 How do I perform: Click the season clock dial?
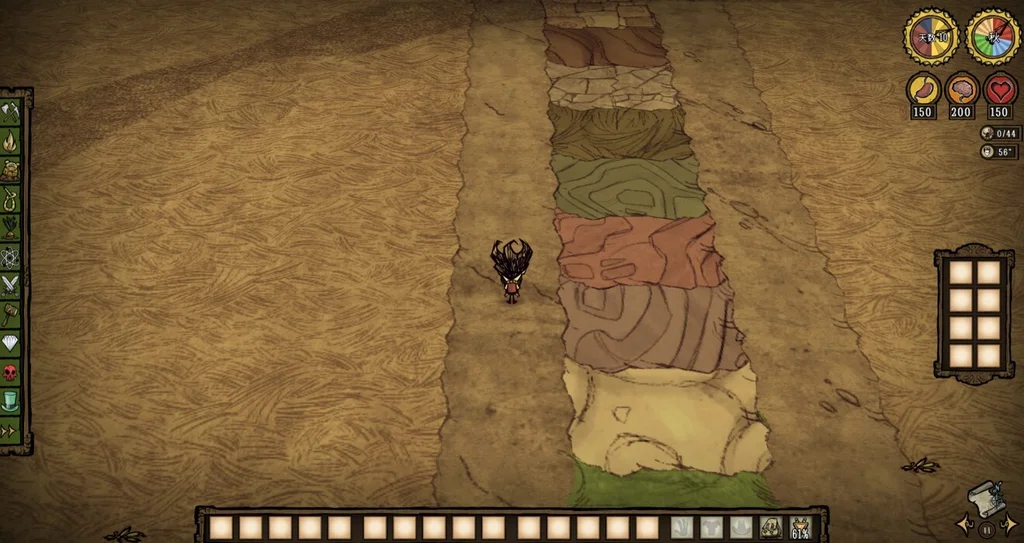pos(992,37)
